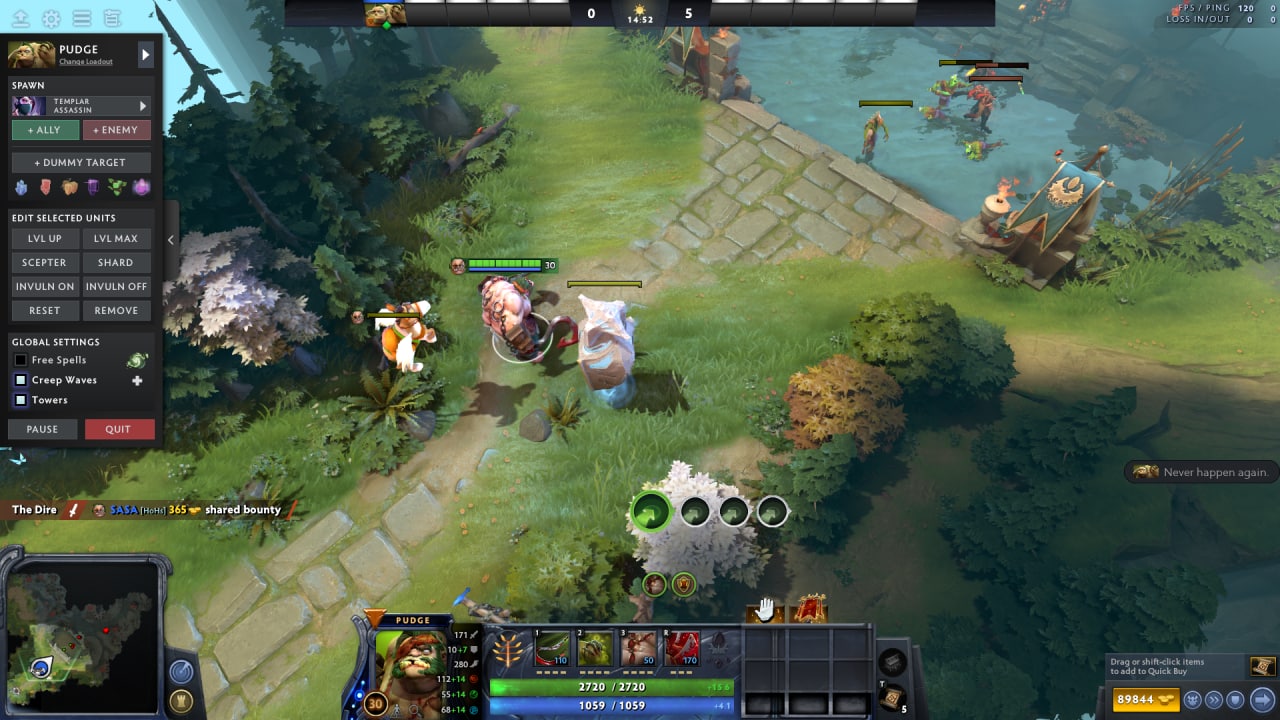Viewport: 1280px width, 720px height.
Task: Expand the PUDGE hero panel arrow
Action: [145, 55]
